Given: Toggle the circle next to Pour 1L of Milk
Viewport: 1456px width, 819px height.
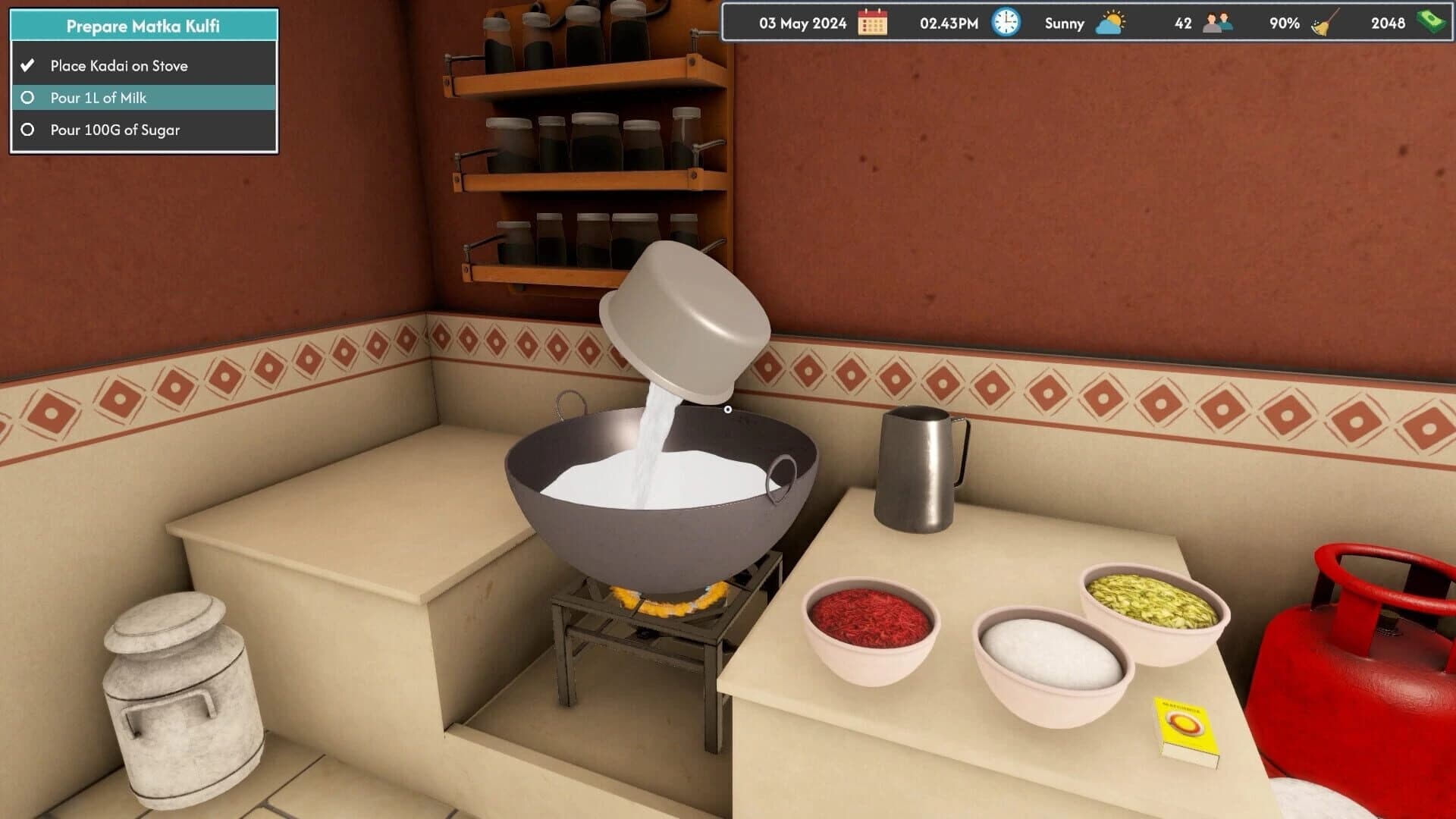Looking at the screenshot, I should click(x=28, y=98).
